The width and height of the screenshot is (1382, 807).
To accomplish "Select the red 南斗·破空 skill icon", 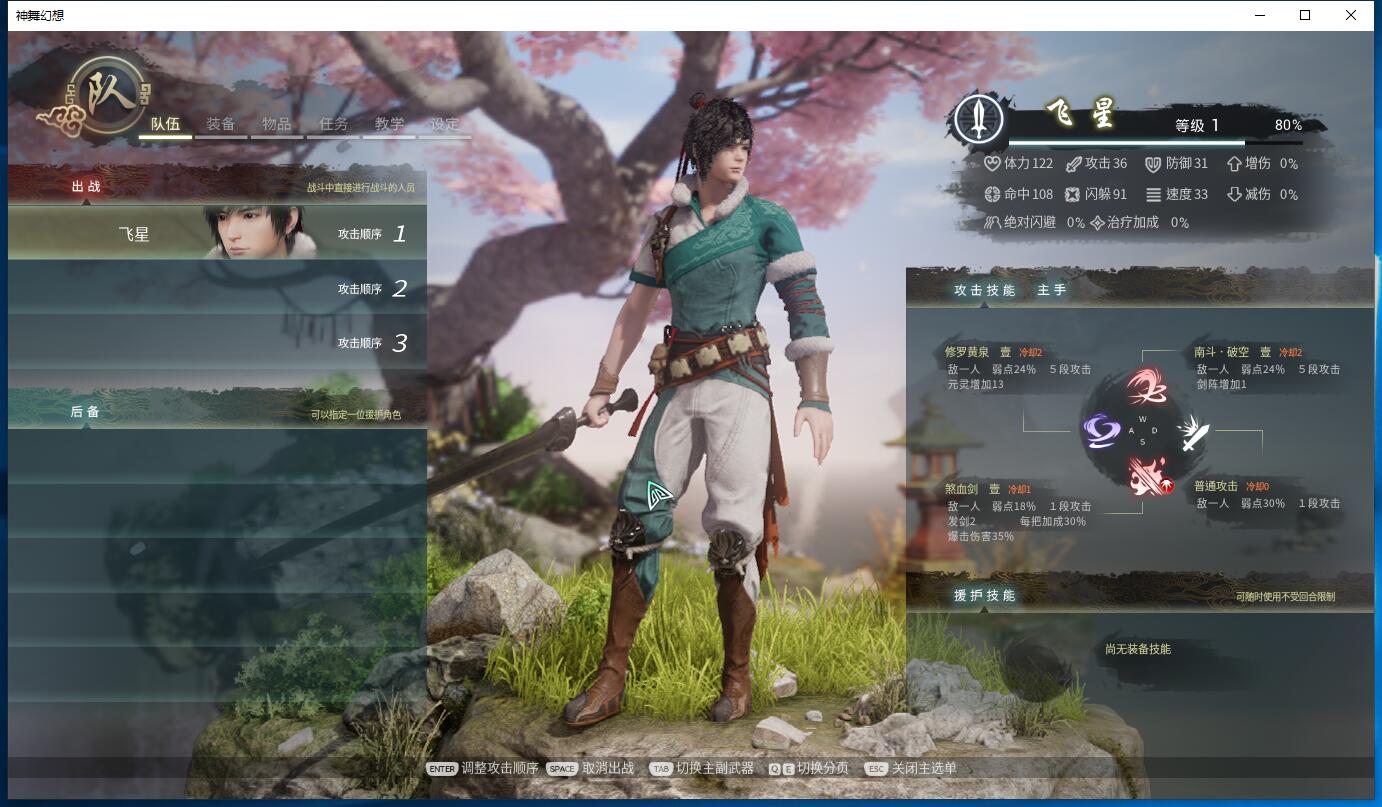I will tap(1146, 387).
